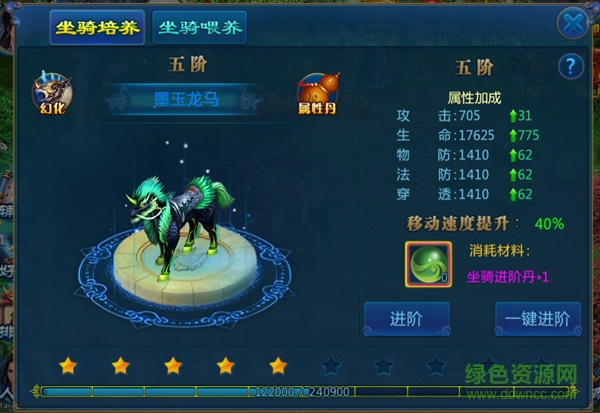The image size is (600, 413).
Task: Close the mount panel with the X
Action: point(572,23)
